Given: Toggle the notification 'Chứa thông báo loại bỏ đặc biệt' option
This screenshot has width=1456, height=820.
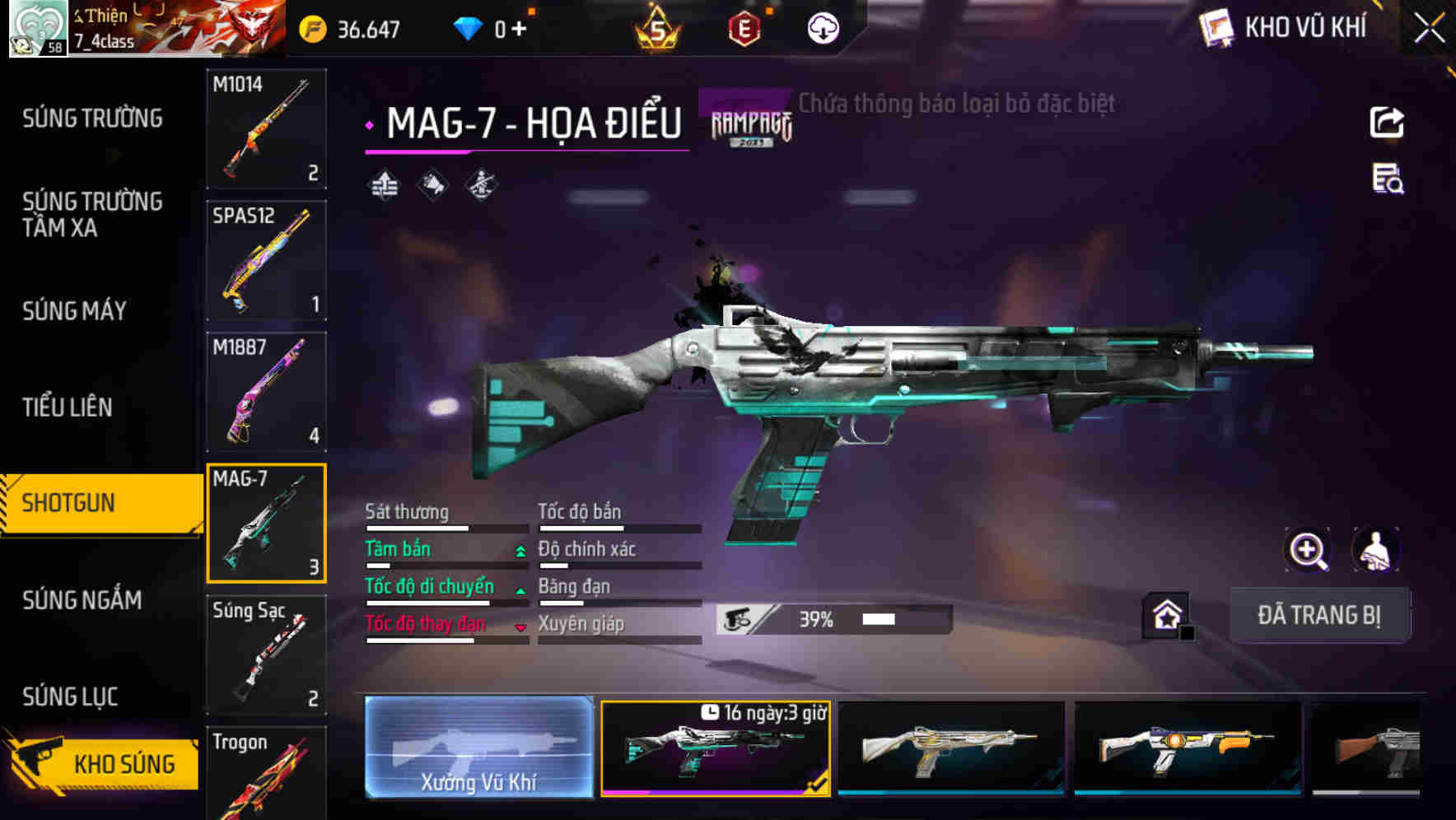Looking at the screenshot, I should click(955, 104).
